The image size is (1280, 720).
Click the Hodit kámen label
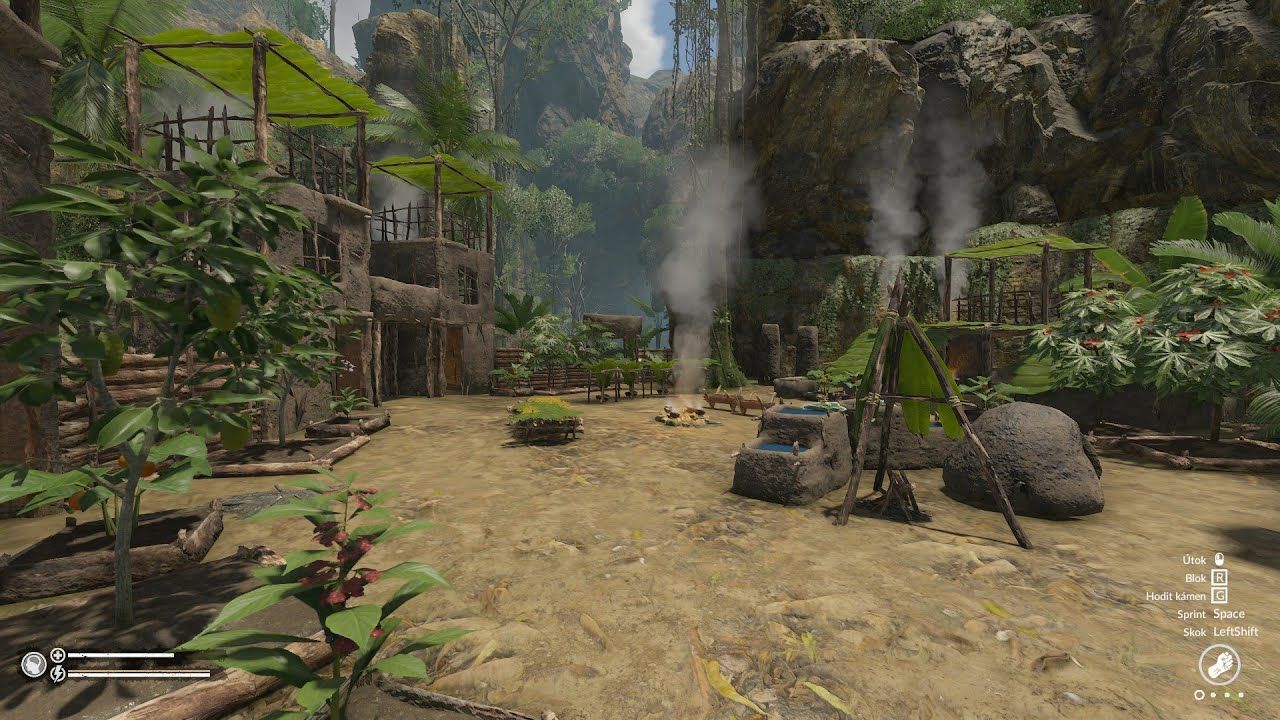click(1174, 595)
